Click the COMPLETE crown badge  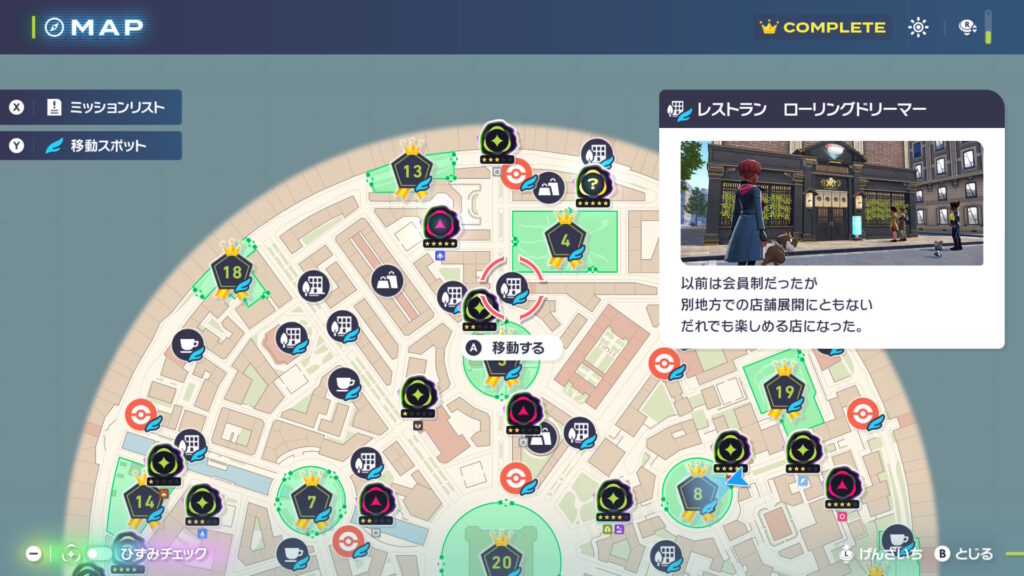[823, 28]
